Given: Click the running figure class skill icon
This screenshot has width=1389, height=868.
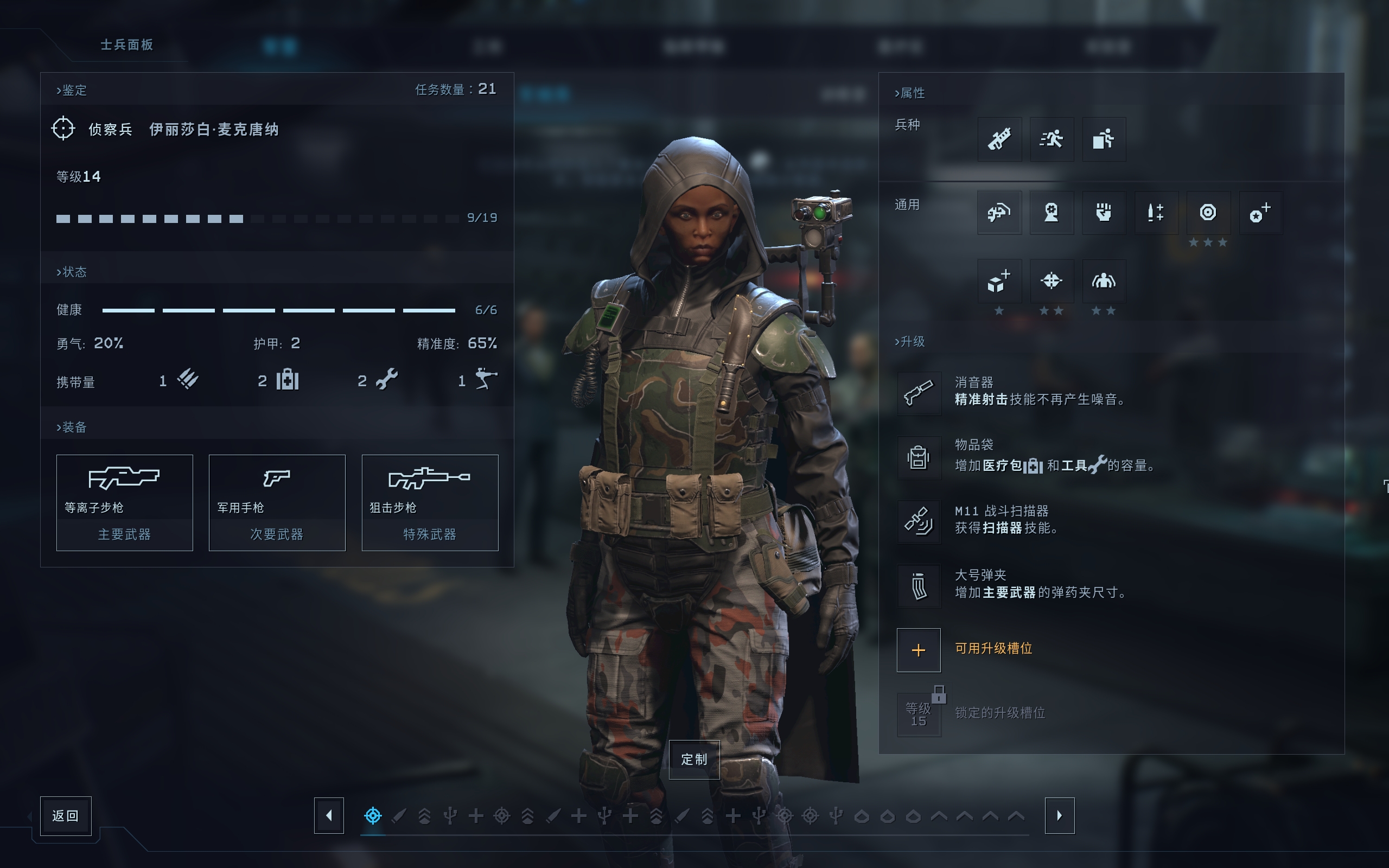Looking at the screenshot, I should (x=1052, y=139).
